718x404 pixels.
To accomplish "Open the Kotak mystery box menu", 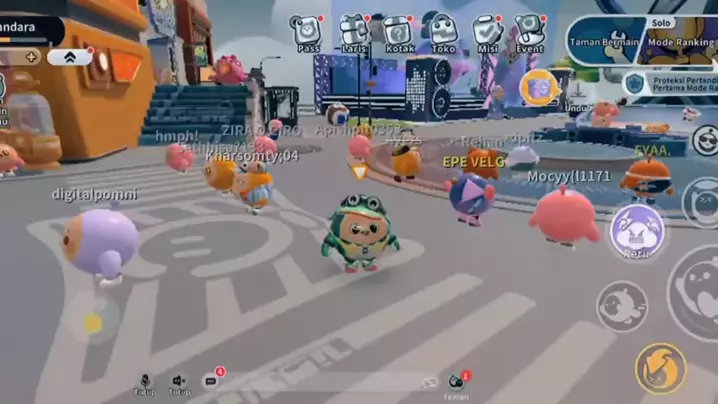I will click(398, 32).
